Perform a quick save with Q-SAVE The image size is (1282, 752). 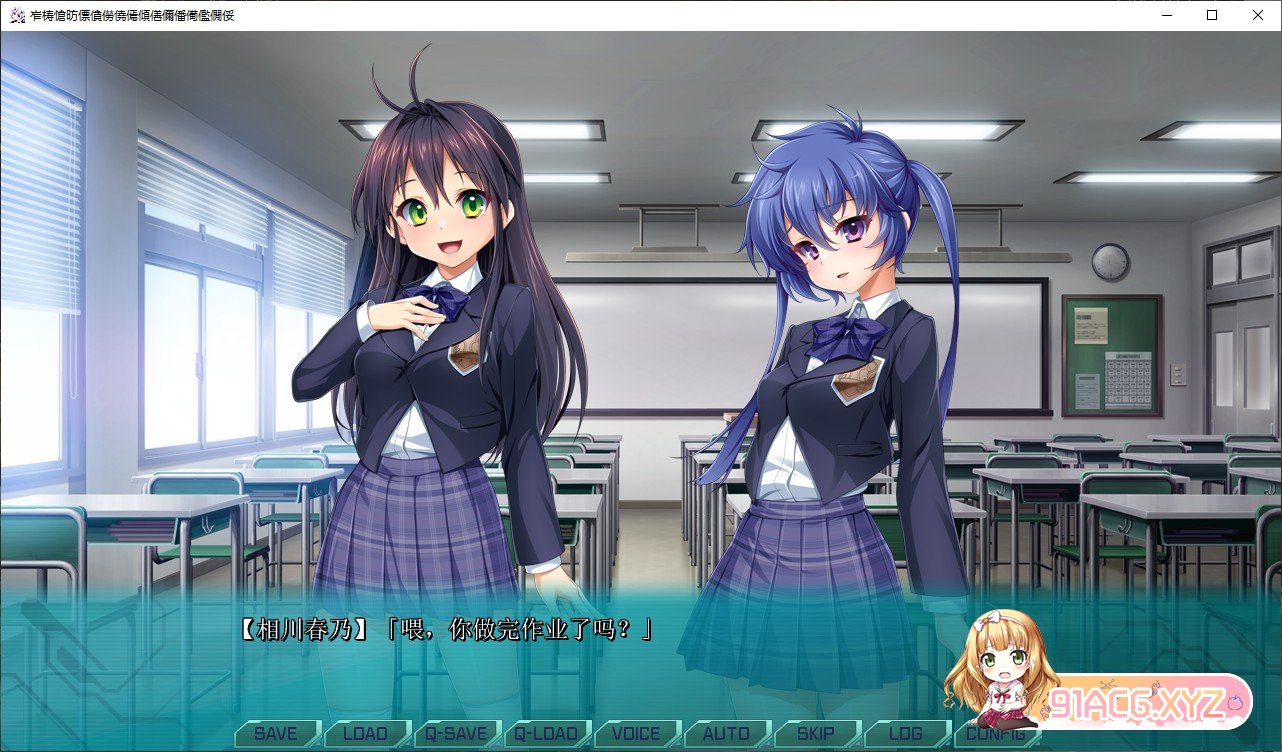tap(456, 734)
